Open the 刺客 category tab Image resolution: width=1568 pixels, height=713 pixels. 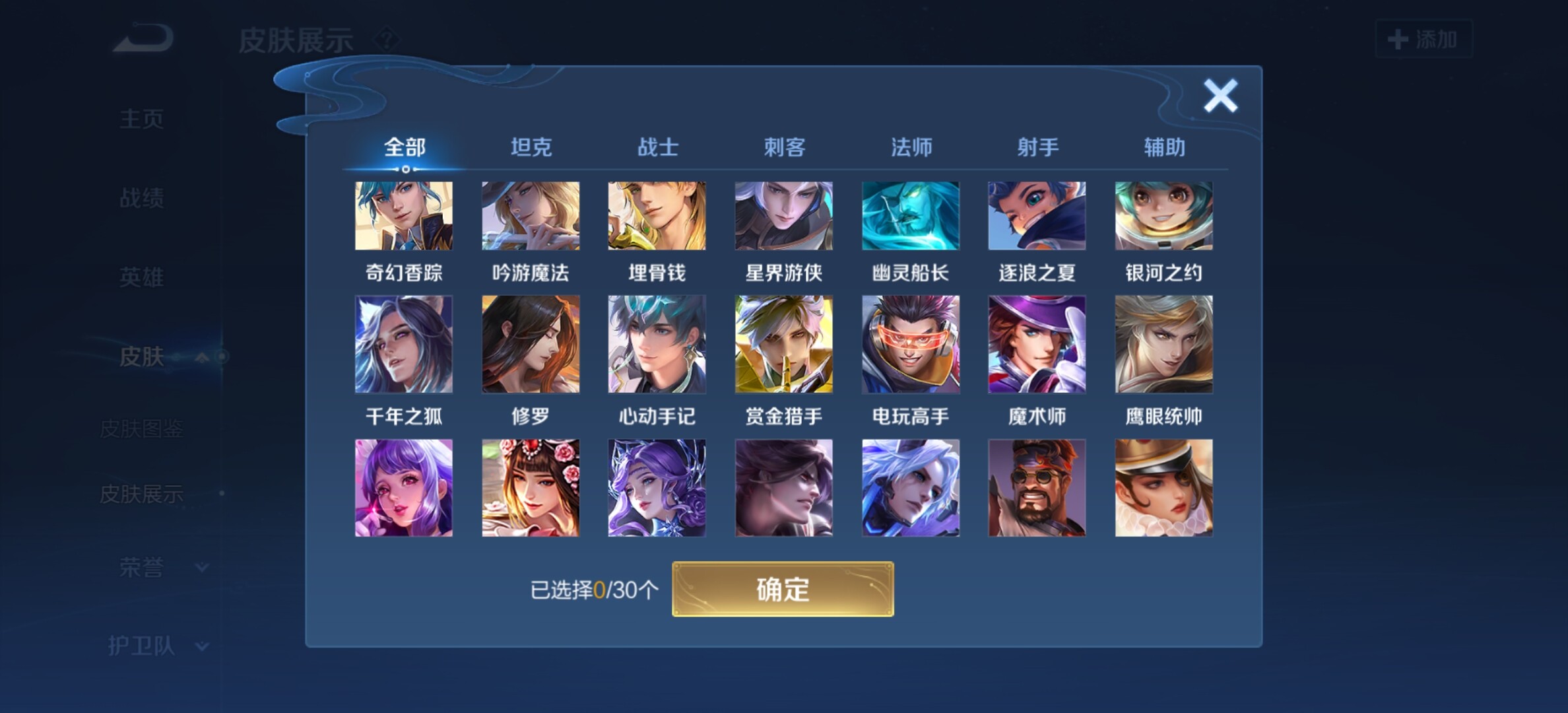[784, 147]
